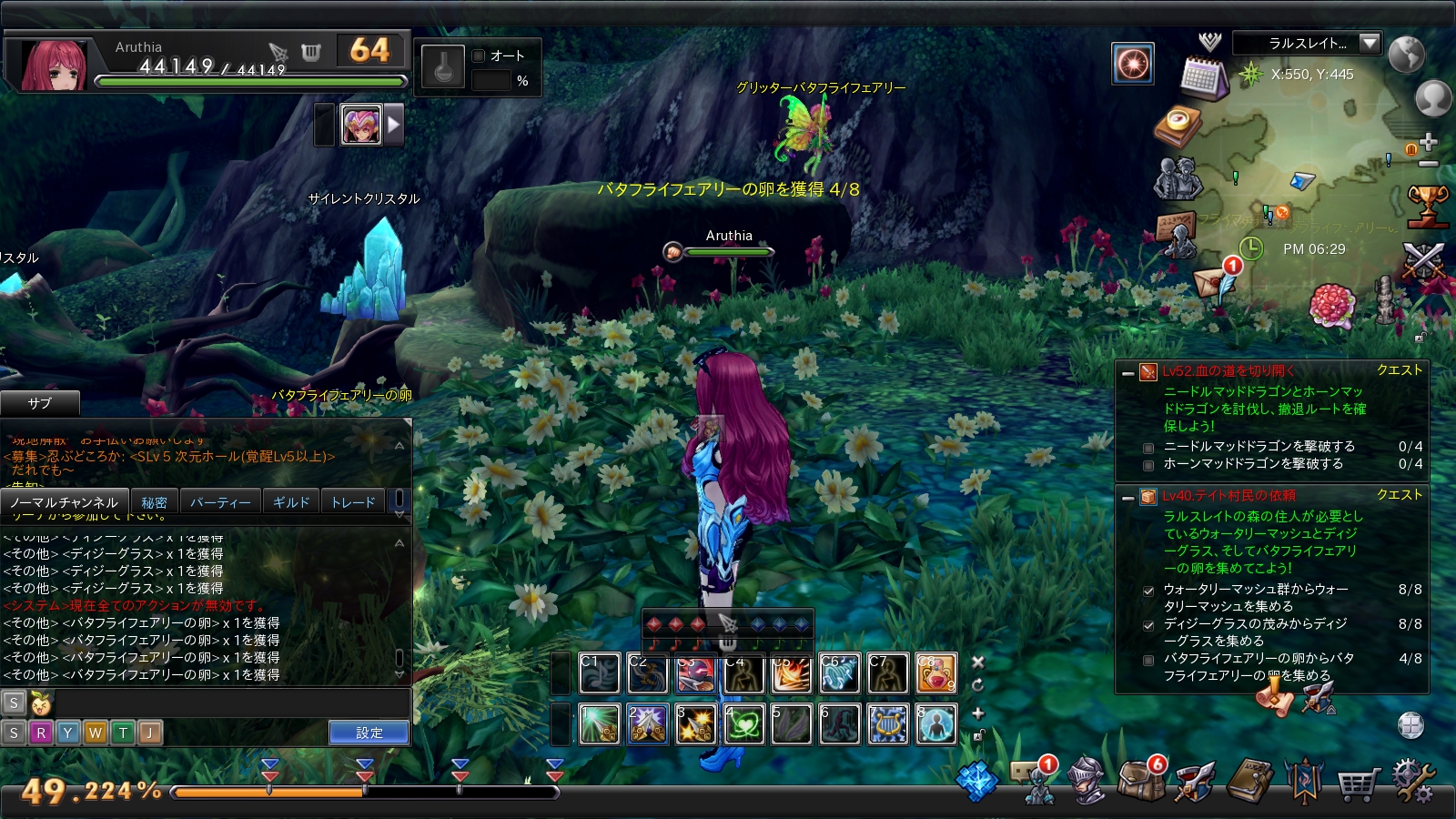1456x819 pixels.
Task: Zoom in the minimap with the plus button
Action: pyautogui.click(x=1428, y=142)
